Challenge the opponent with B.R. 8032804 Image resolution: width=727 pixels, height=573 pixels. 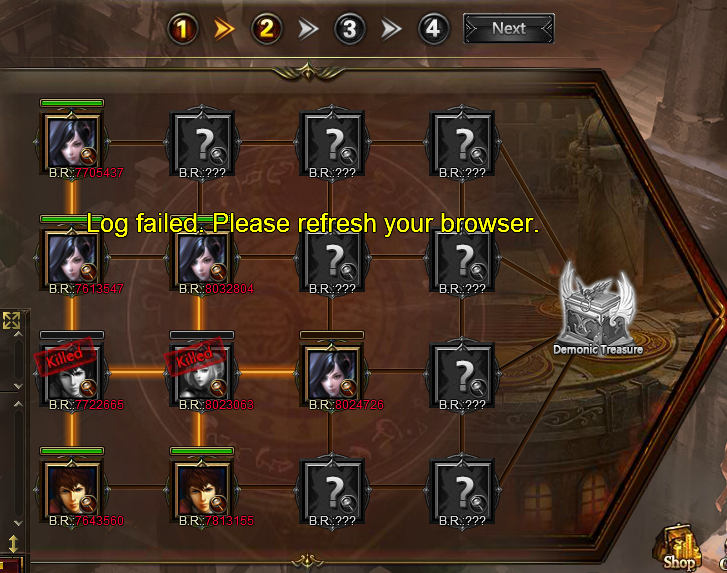tap(202, 258)
